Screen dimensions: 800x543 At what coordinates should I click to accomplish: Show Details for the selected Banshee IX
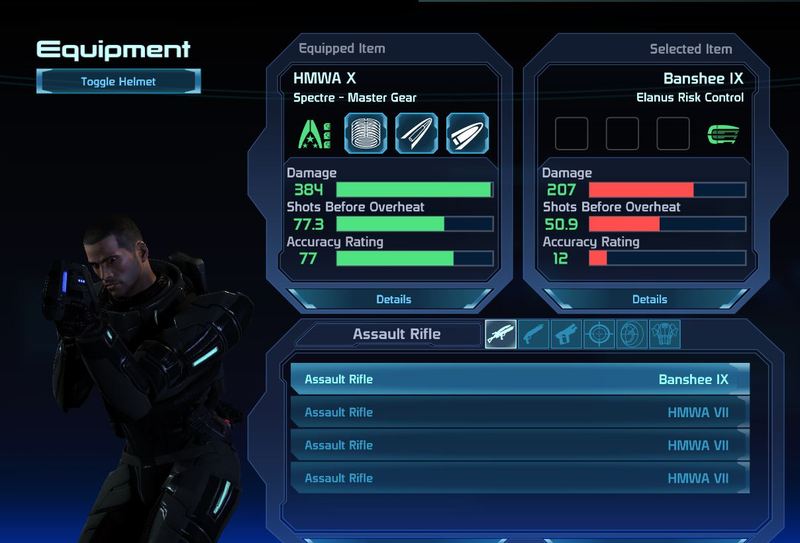pyautogui.click(x=649, y=299)
